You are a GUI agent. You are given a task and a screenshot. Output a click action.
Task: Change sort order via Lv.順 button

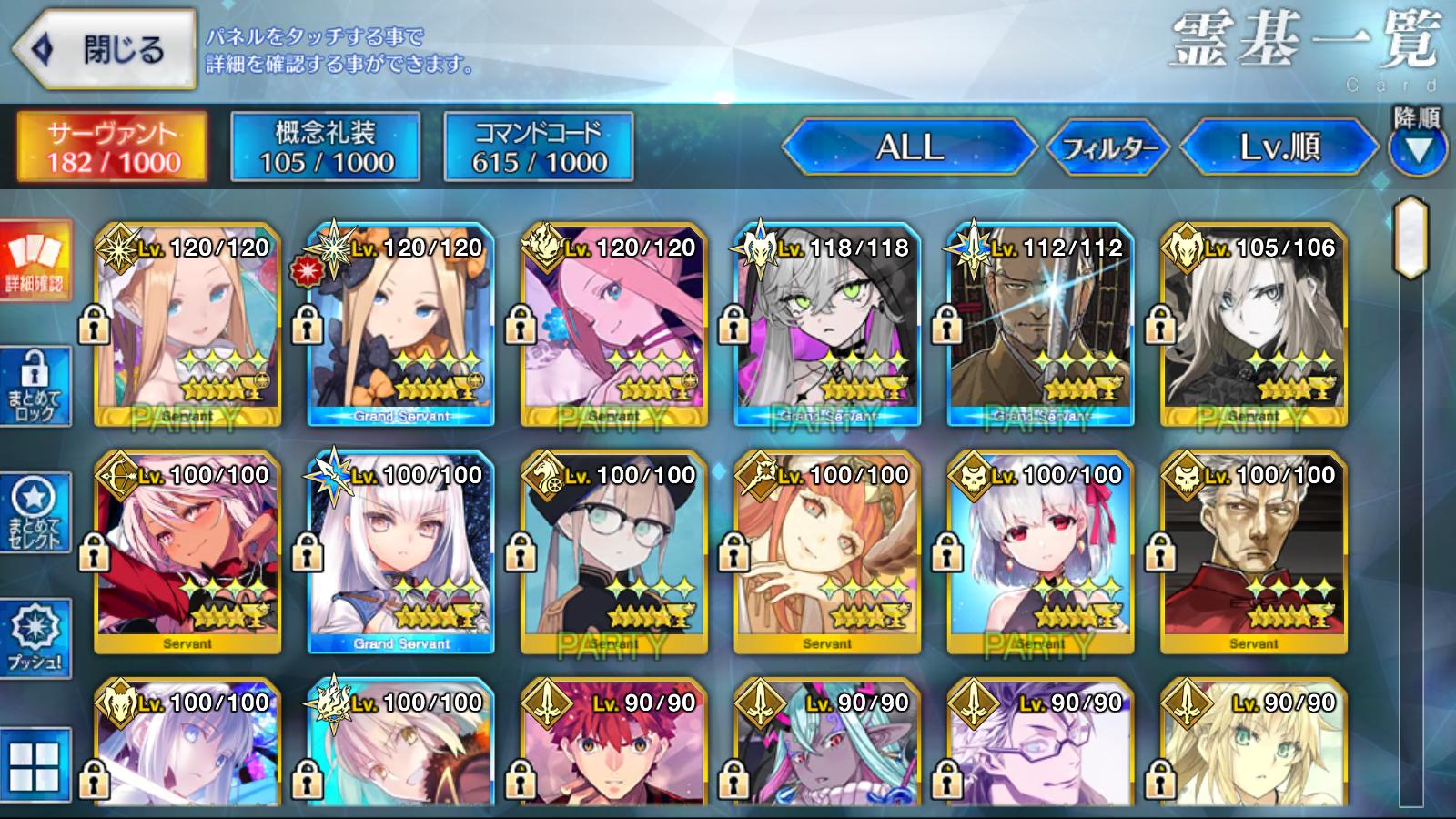coord(1279,147)
